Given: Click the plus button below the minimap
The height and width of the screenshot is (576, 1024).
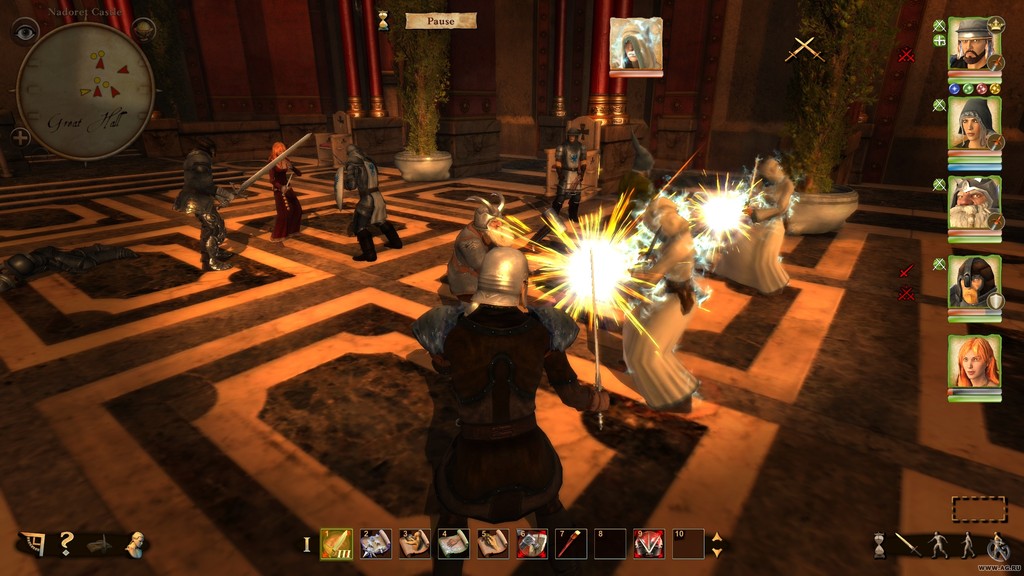Looking at the screenshot, I should (21, 137).
